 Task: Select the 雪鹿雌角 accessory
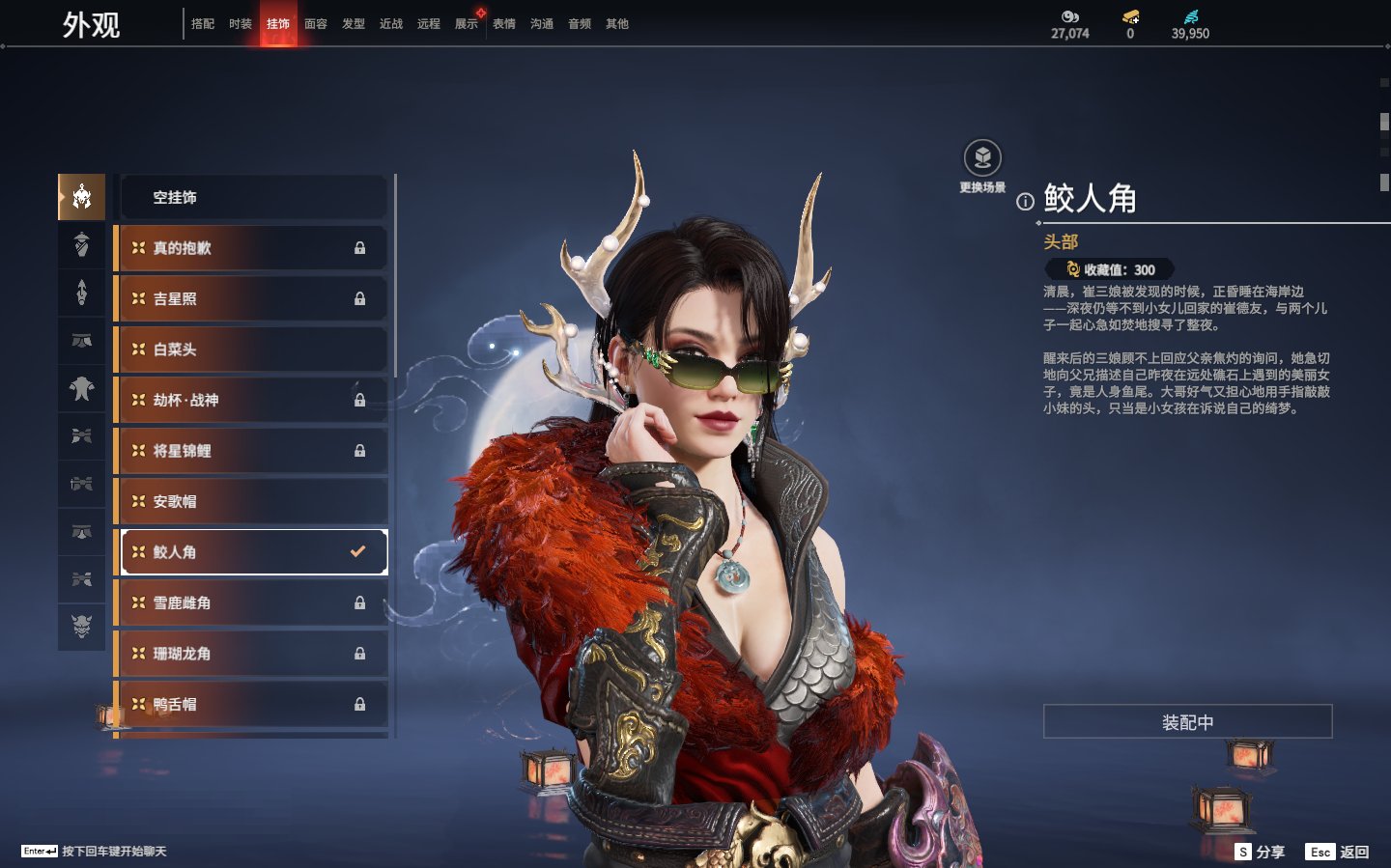pos(253,602)
